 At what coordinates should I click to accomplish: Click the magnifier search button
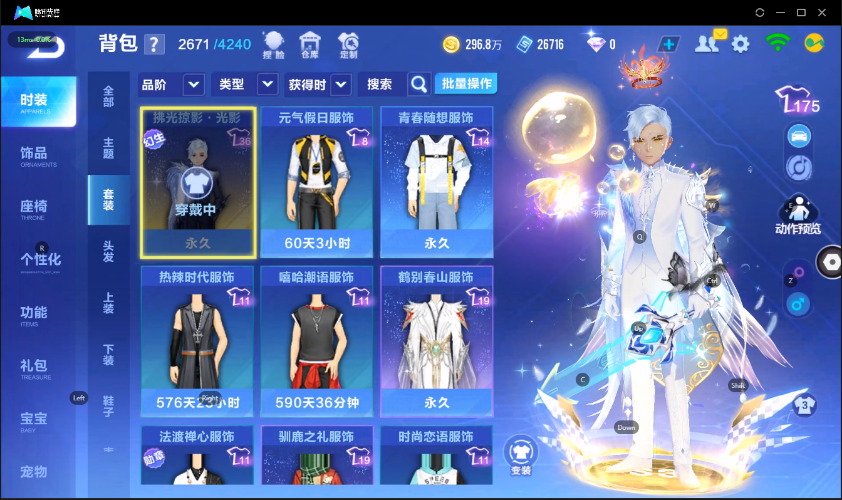pyautogui.click(x=419, y=84)
